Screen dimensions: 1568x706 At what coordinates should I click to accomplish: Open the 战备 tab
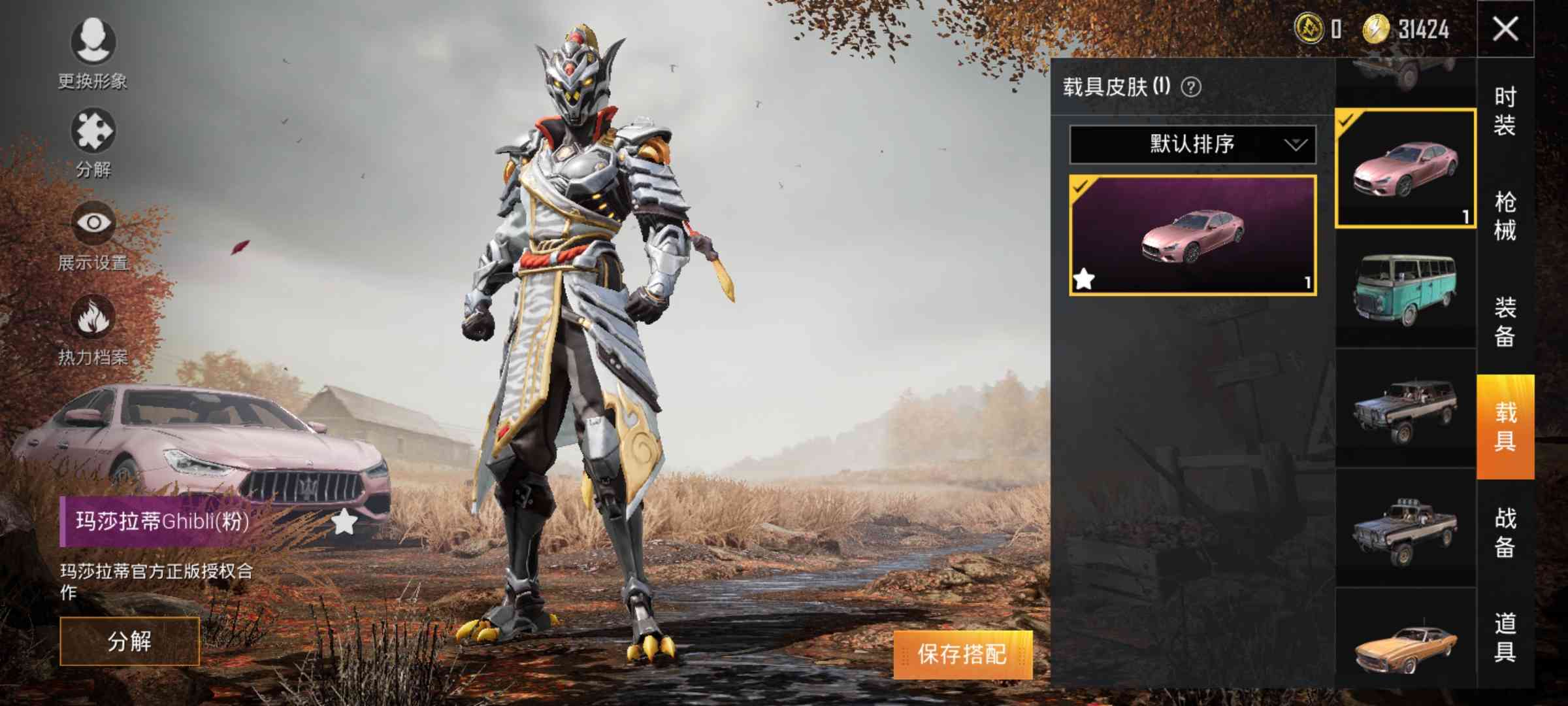click(1505, 533)
